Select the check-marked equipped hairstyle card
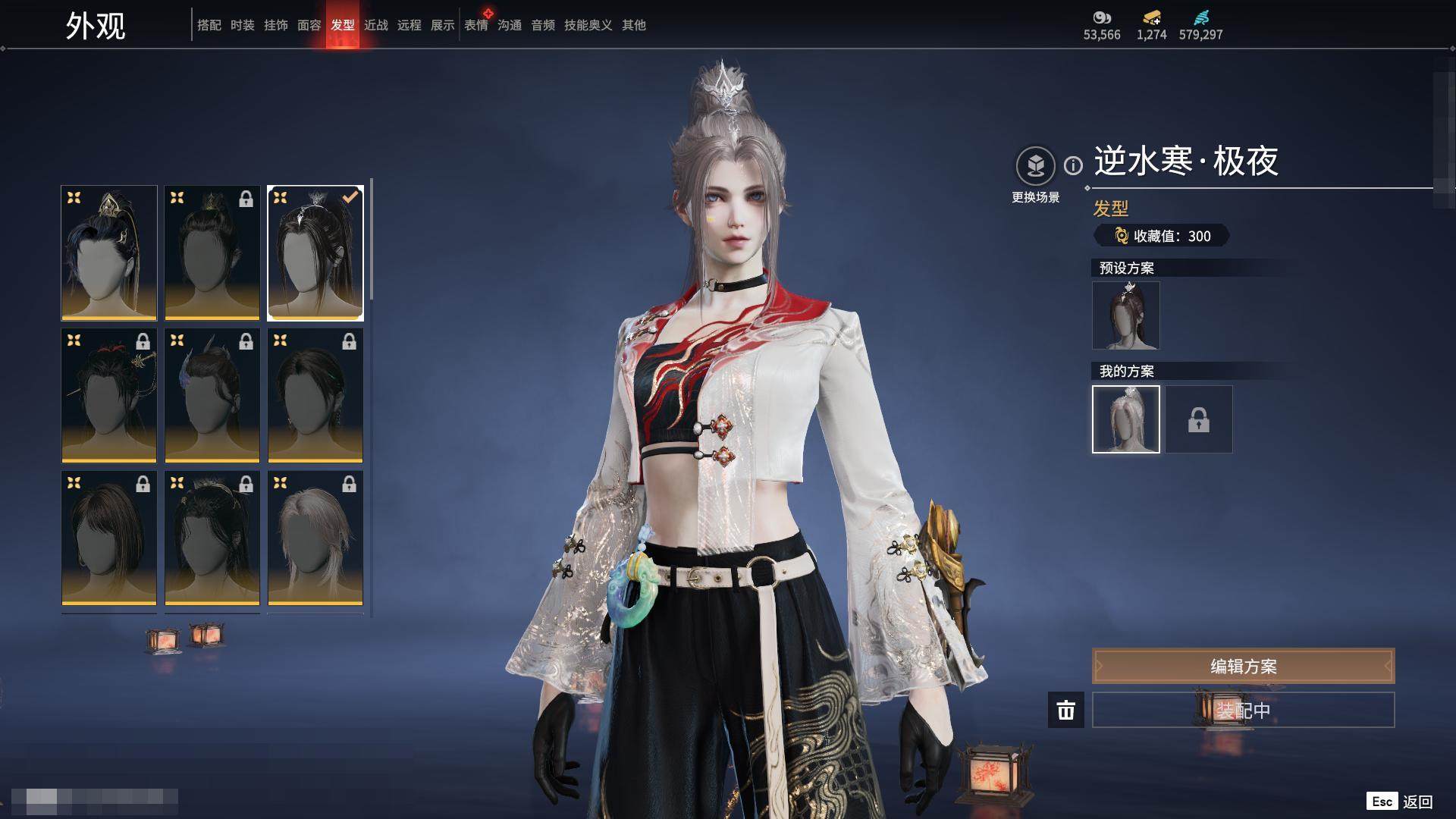 (x=315, y=253)
